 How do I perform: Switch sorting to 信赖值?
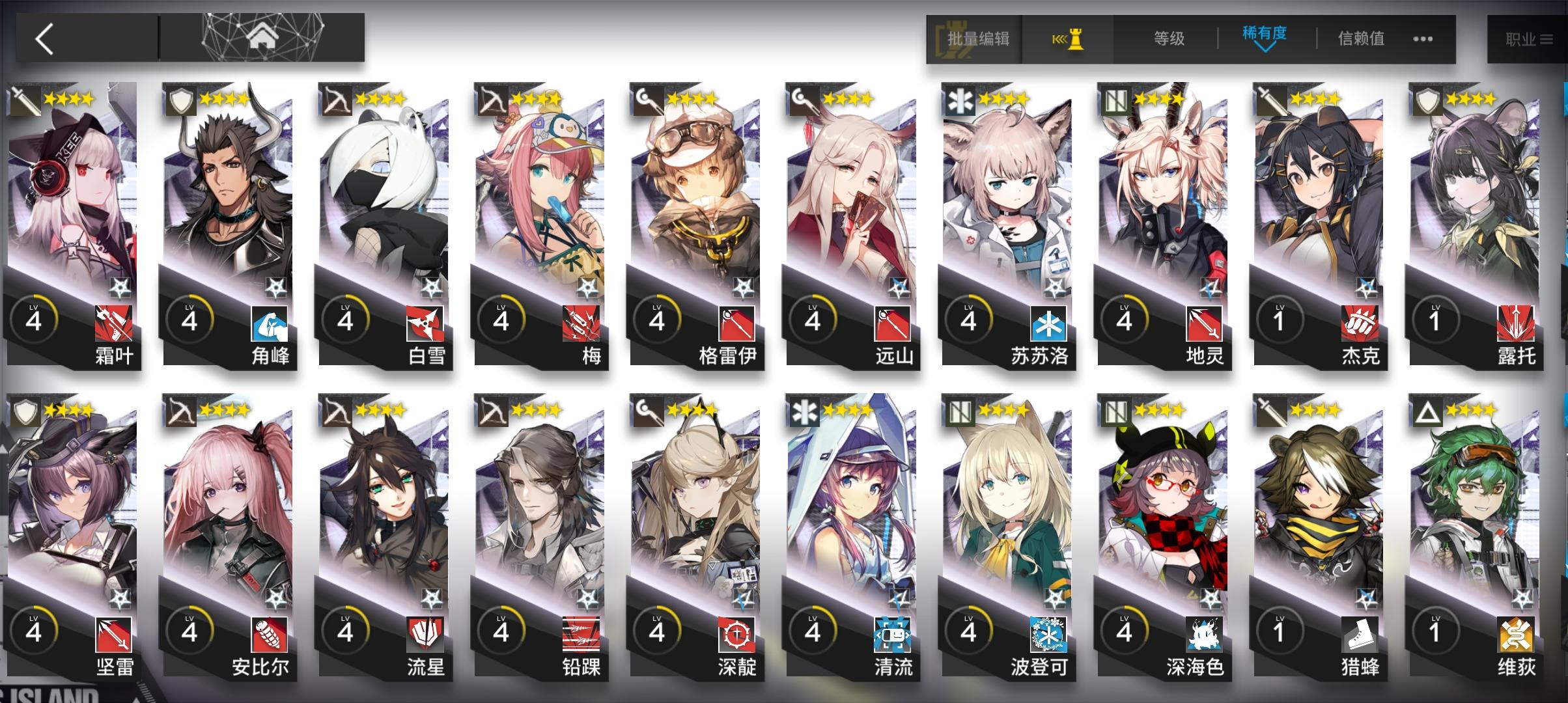(x=1360, y=37)
